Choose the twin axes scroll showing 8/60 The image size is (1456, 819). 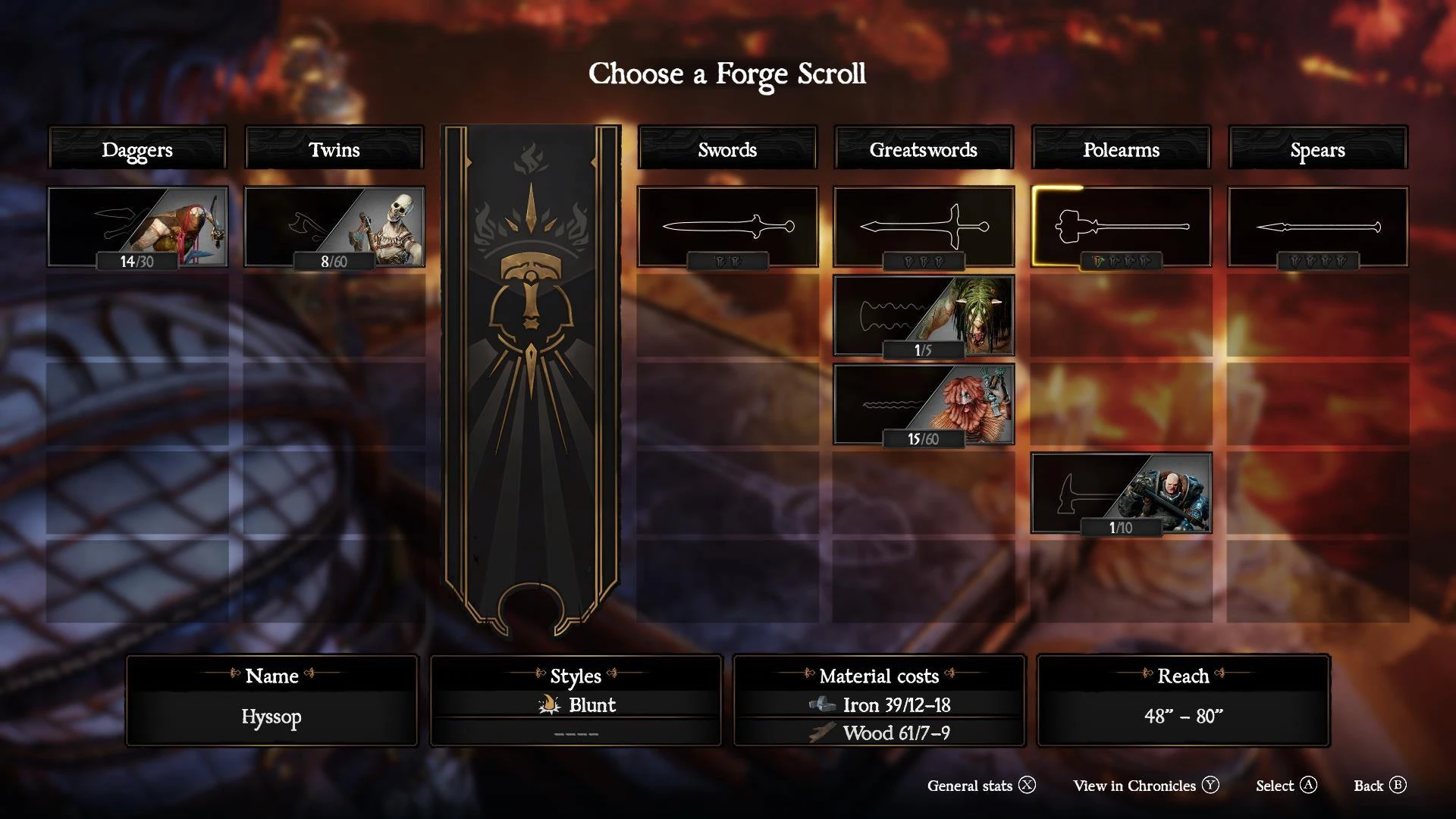pyautogui.click(x=334, y=227)
